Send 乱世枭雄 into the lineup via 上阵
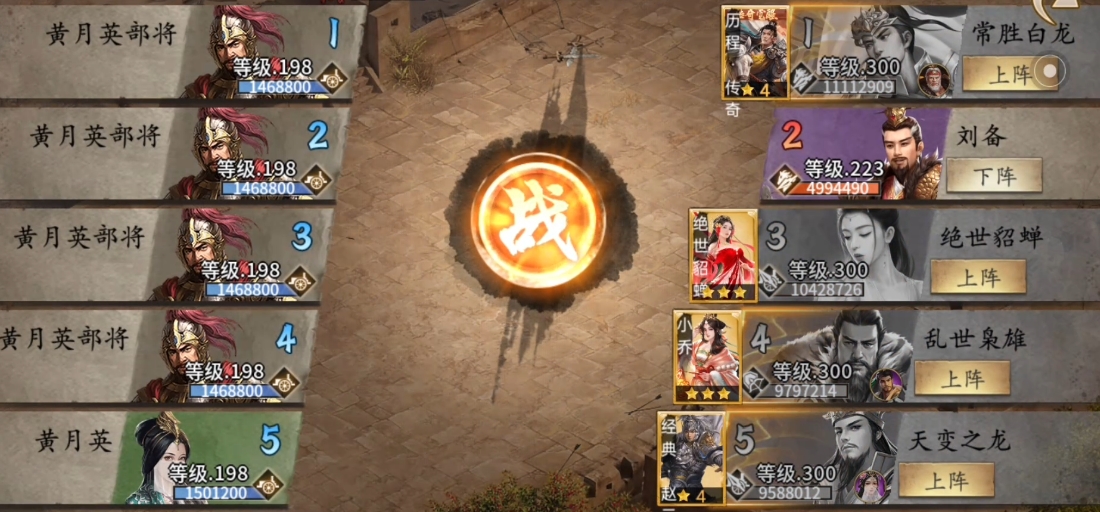The height and width of the screenshot is (512, 1100). click(x=962, y=378)
